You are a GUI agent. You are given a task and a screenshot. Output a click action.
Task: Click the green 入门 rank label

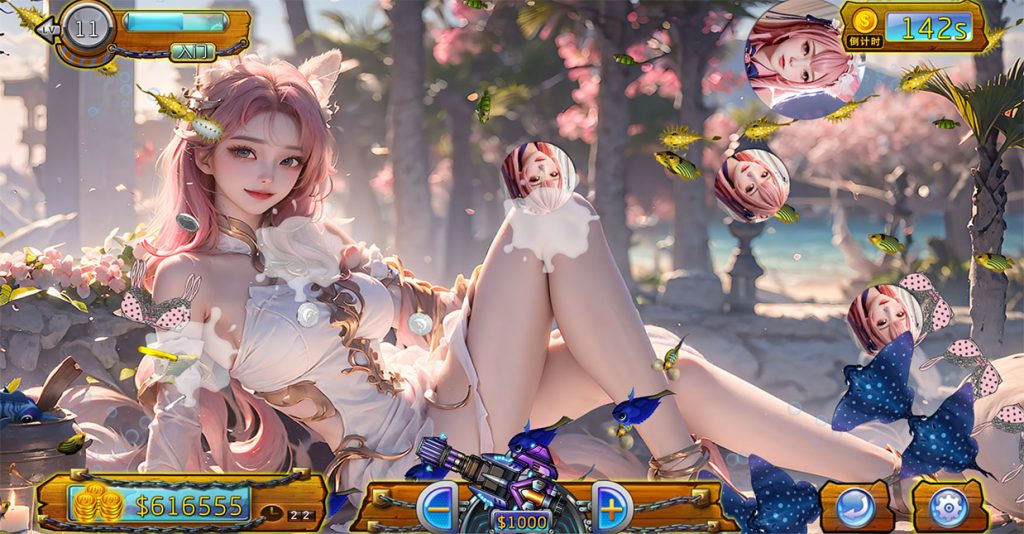click(192, 51)
